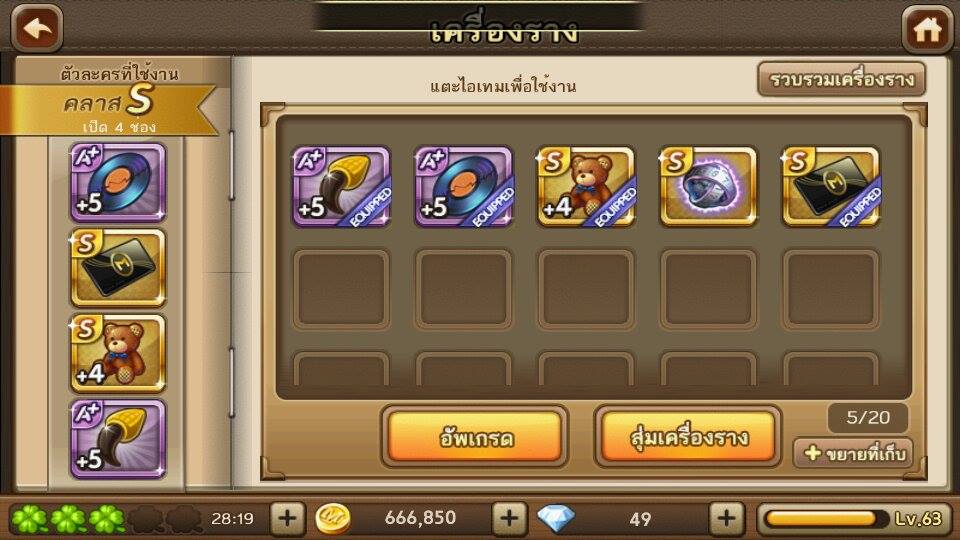
Task: Tap equipped black card slot in left panel
Action: [x=118, y=267]
